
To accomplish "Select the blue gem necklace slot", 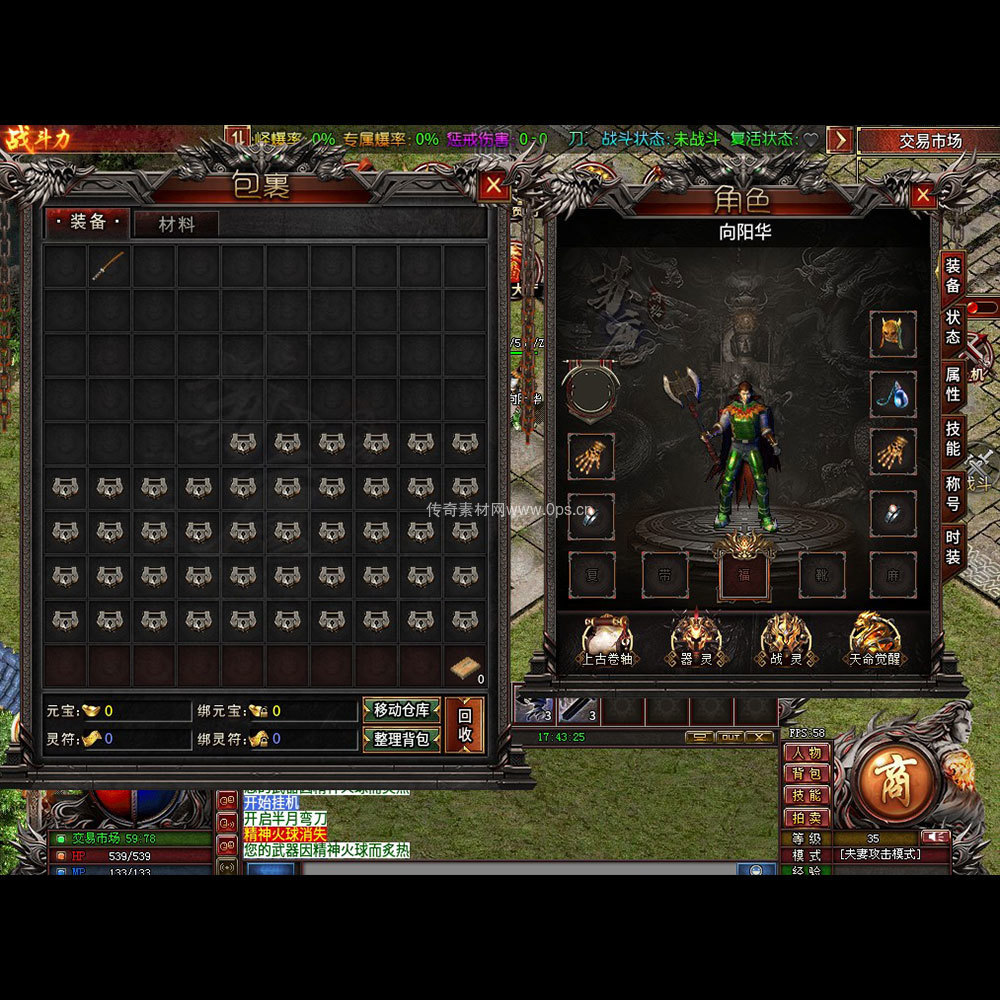I will [892, 395].
